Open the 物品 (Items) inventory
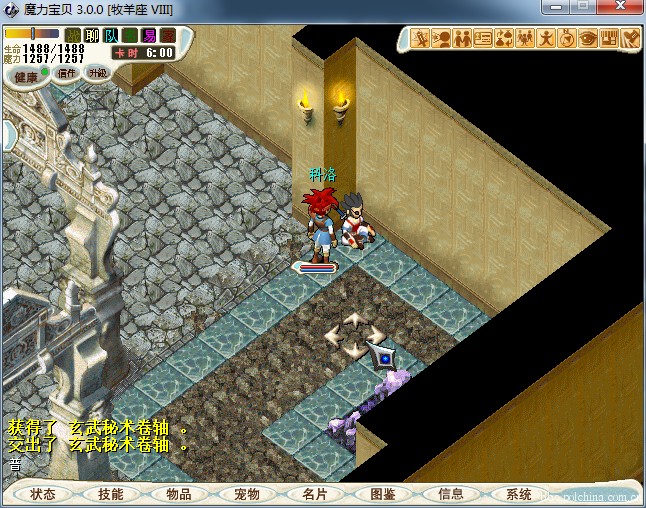Screen dimensions: 646x508 pos(179,494)
